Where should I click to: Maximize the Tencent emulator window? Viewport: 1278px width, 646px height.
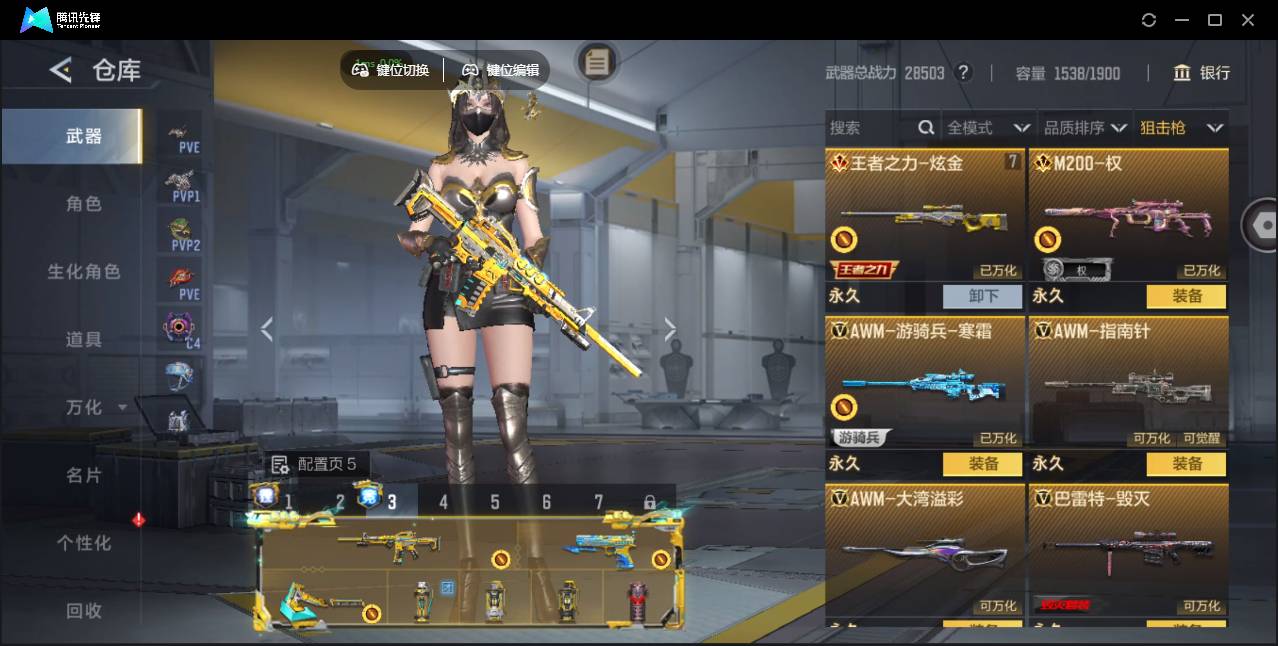click(x=1215, y=20)
